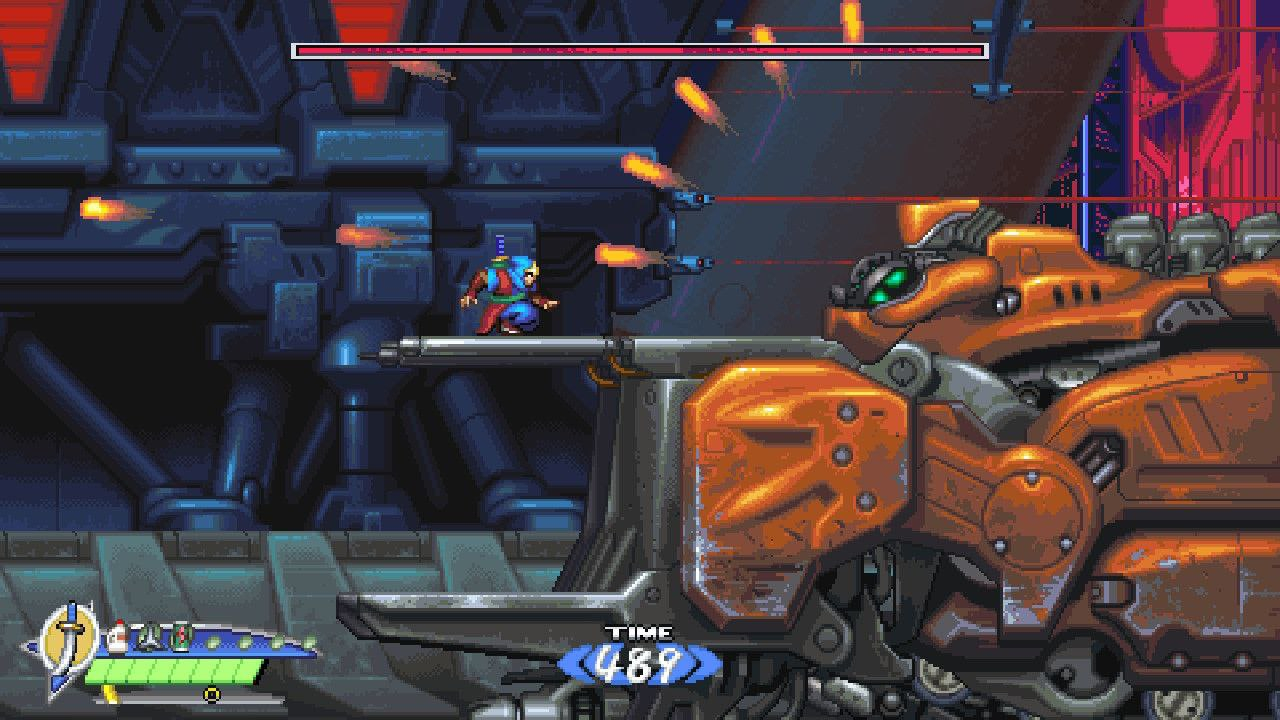
Task: Choose the silver spike item icon
Action: pyautogui.click(x=150, y=636)
